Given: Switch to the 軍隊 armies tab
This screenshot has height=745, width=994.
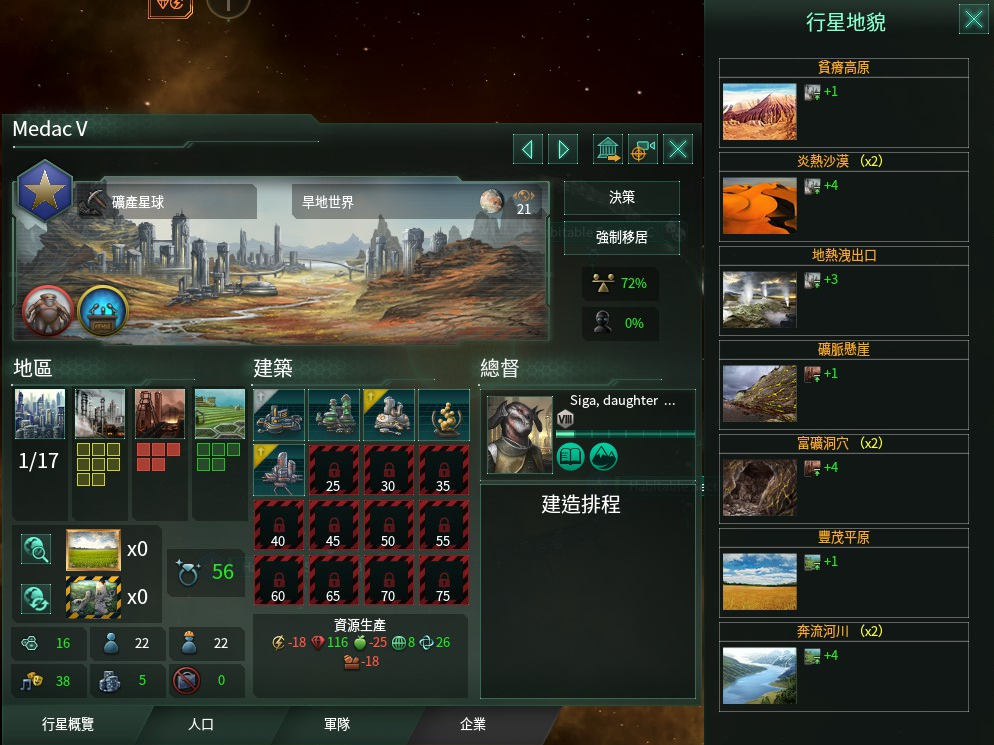Looking at the screenshot, I should click(x=335, y=725).
